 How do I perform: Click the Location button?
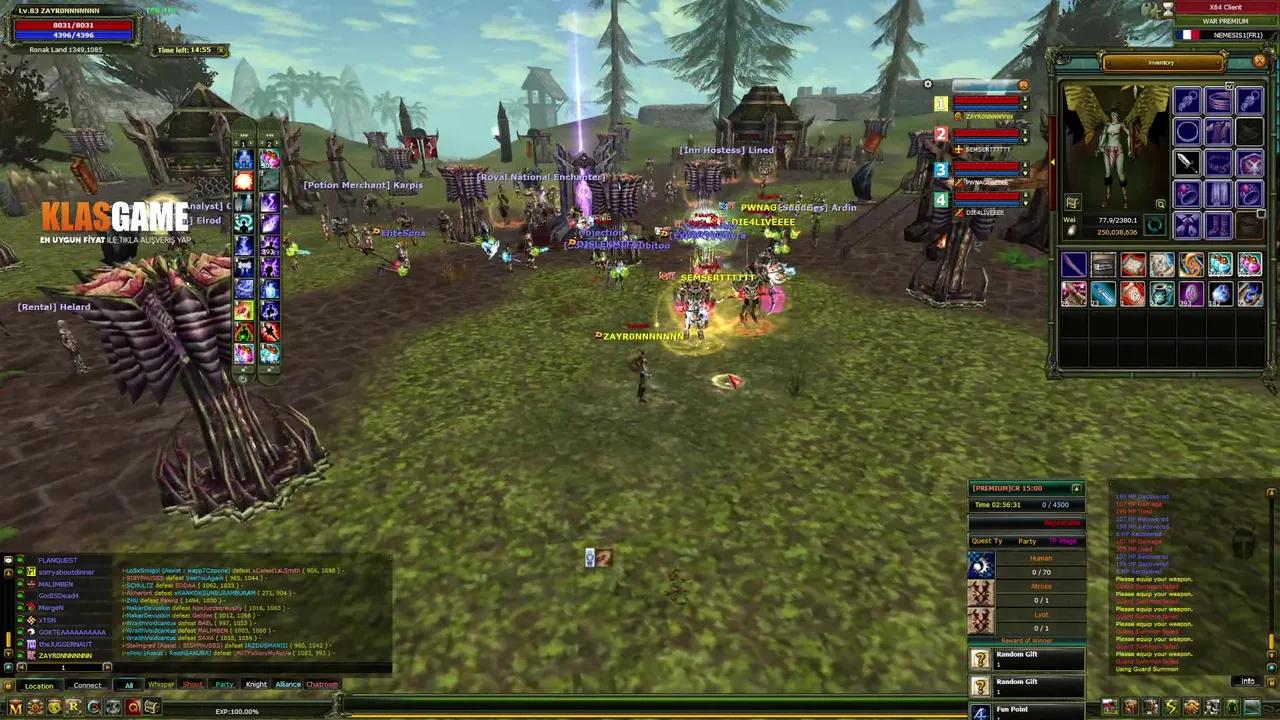(x=39, y=686)
